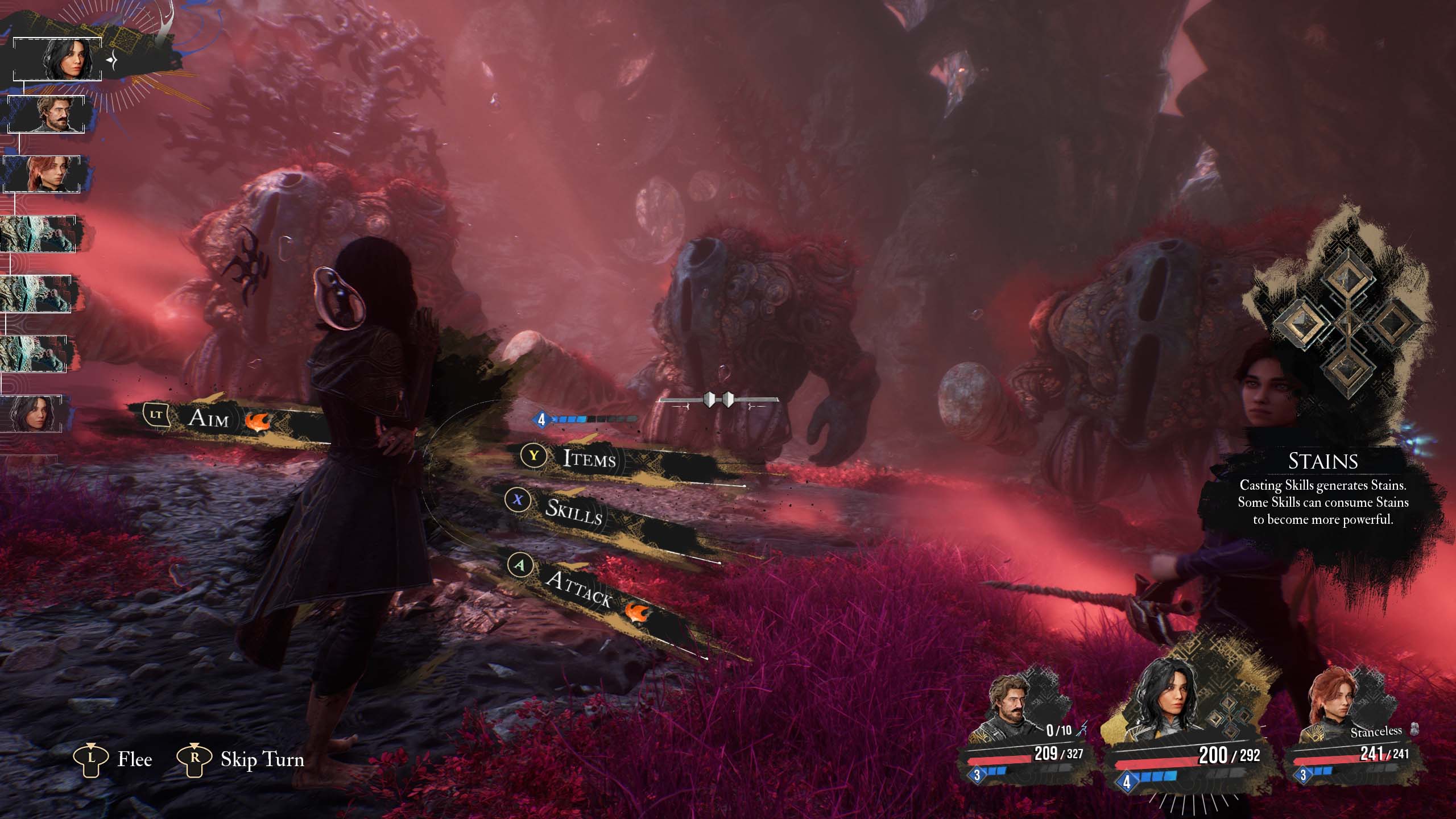Viewport: 1456px width, 819px height.
Task: Choose the Aim free-shot option
Action: (x=209, y=418)
